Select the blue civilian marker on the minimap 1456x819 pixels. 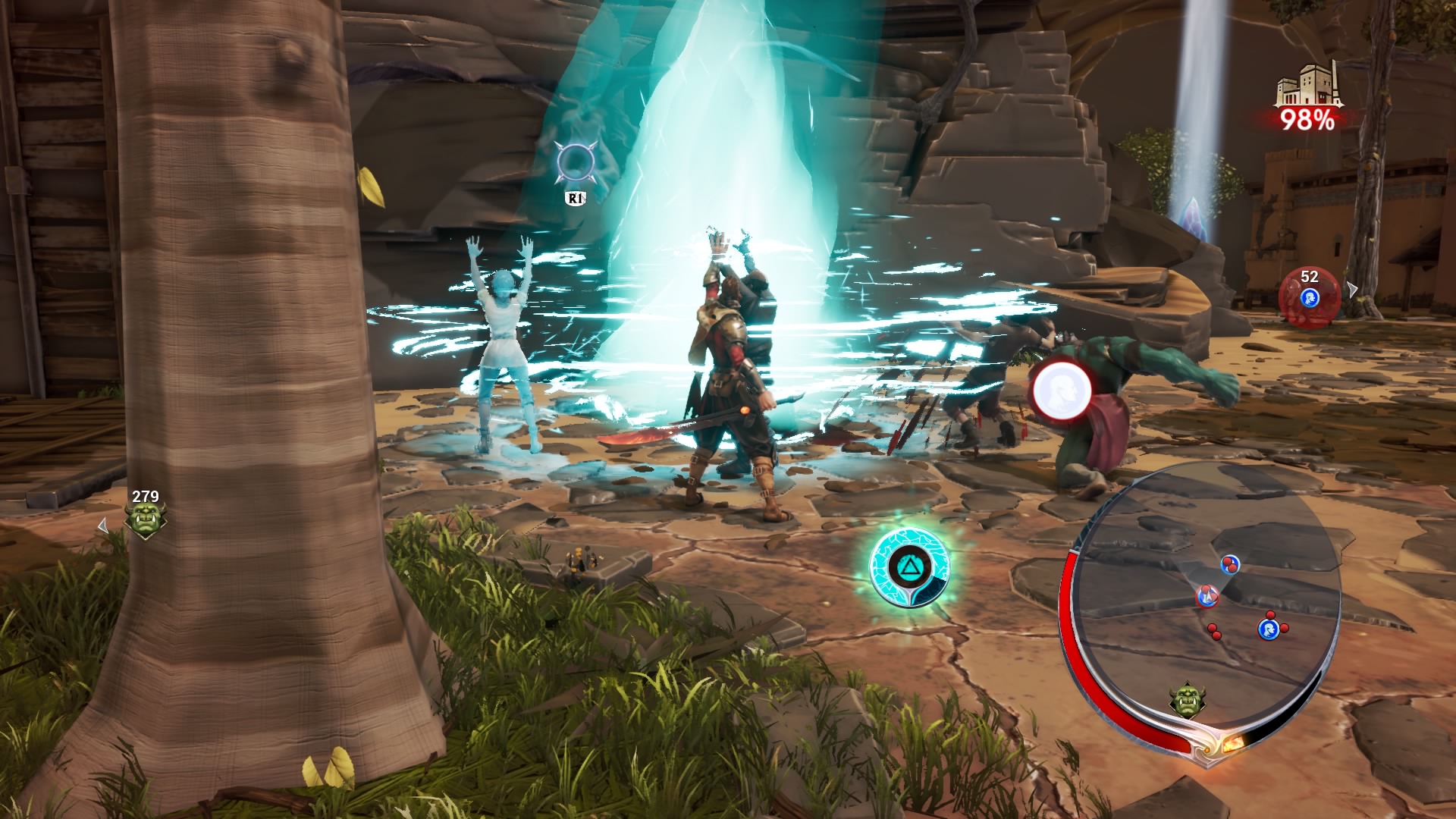(x=1269, y=628)
